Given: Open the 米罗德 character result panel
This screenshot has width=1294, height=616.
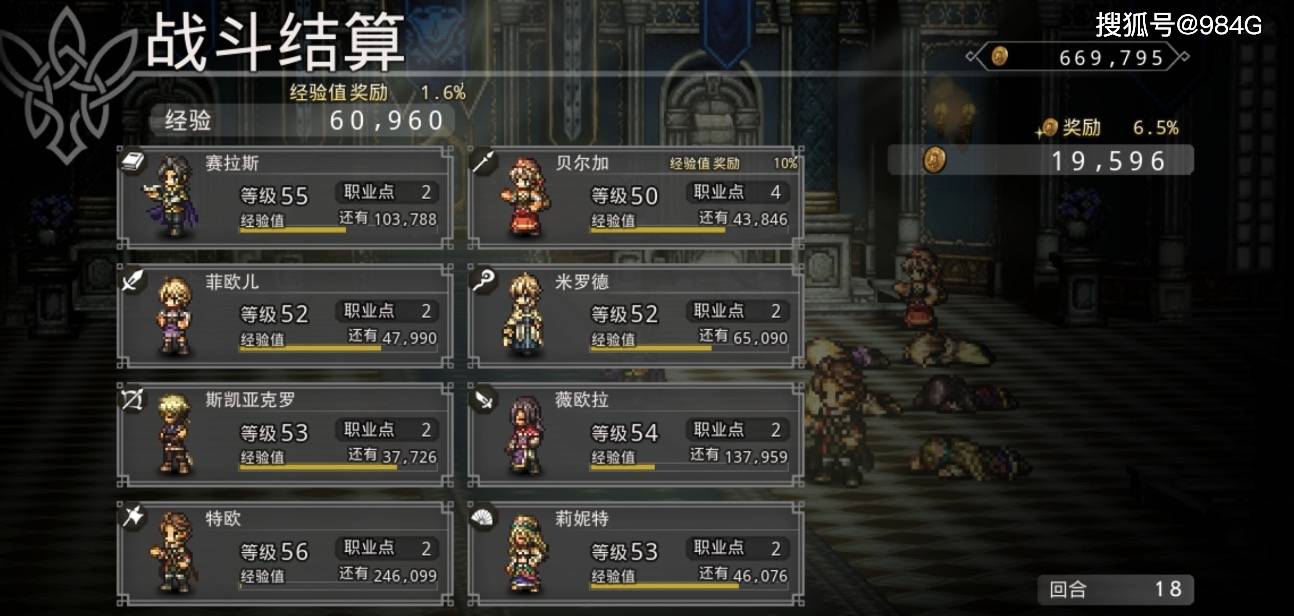Looking at the screenshot, I should point(635,316).
